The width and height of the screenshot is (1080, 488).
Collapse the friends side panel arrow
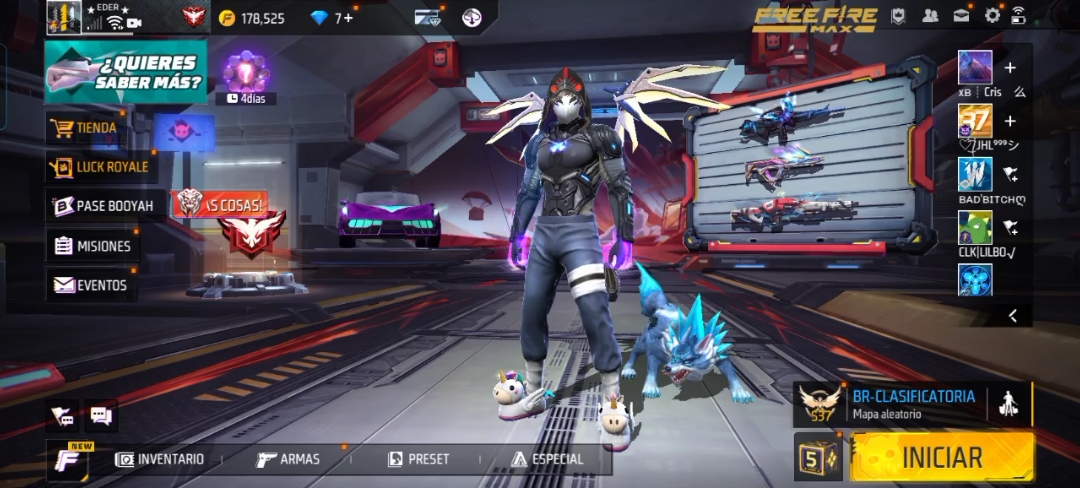click(1013, 316)
